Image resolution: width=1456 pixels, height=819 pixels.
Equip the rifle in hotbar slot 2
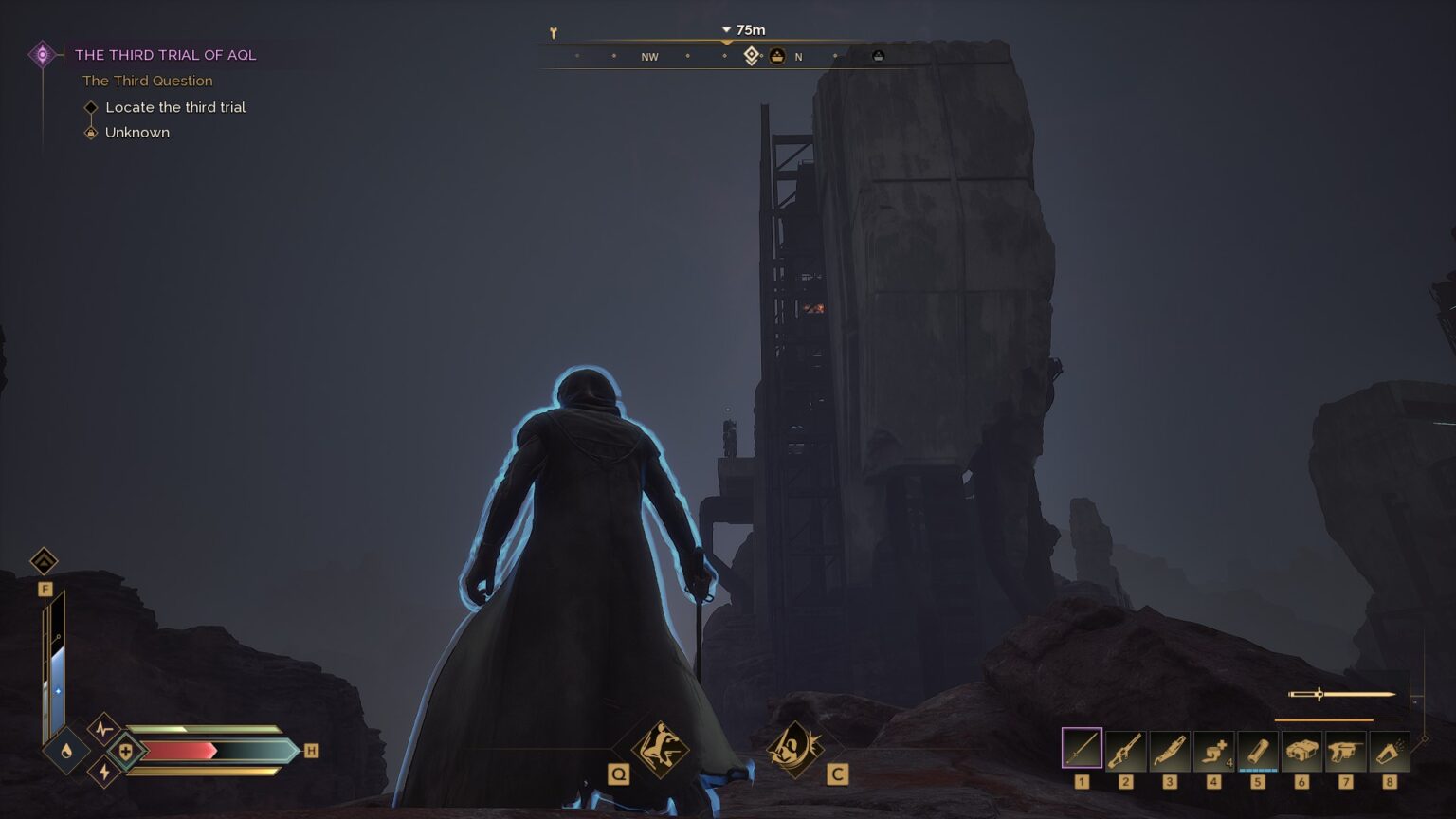tap(1125, 751)
